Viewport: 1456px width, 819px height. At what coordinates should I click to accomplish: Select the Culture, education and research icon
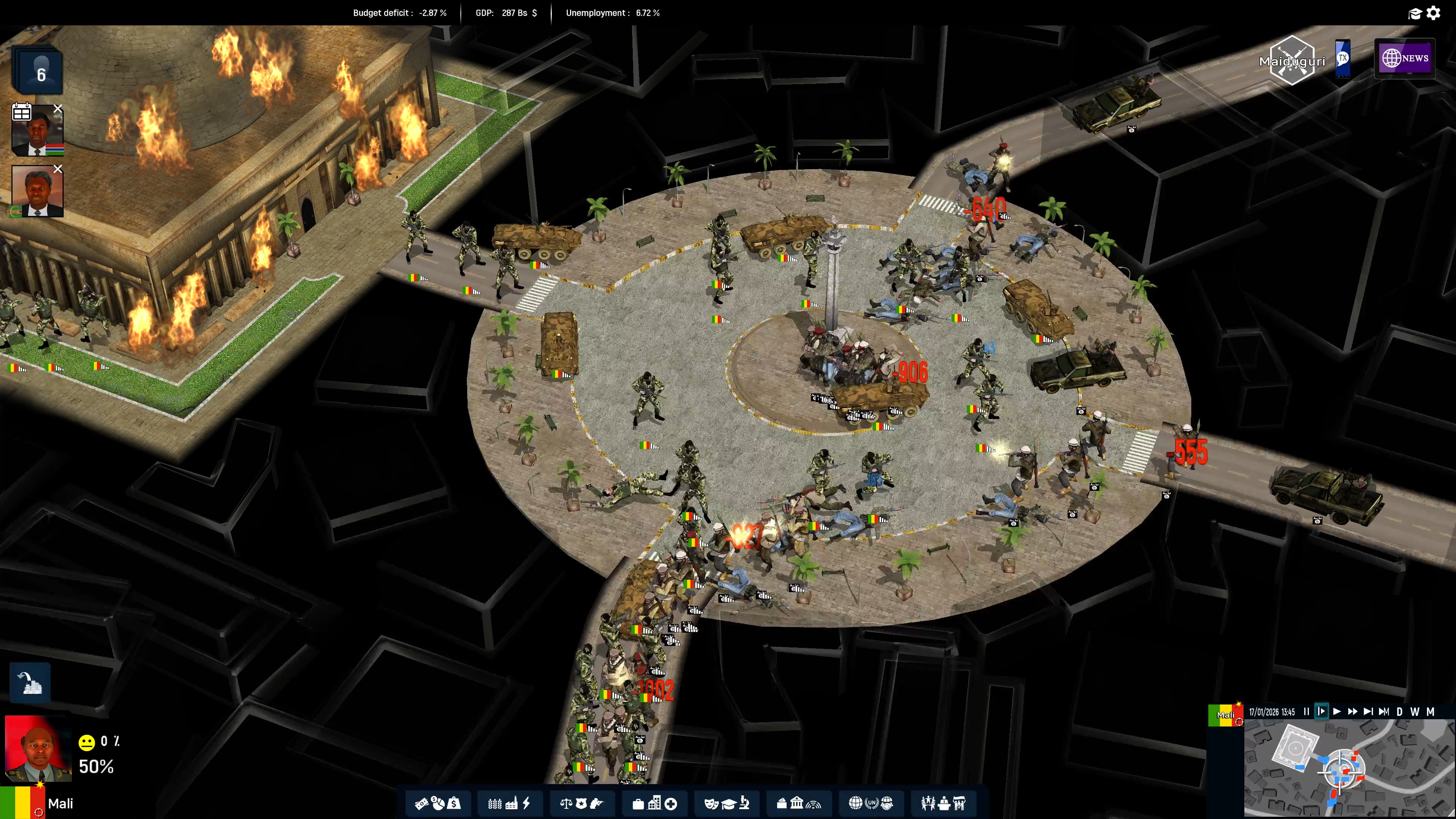726,803
